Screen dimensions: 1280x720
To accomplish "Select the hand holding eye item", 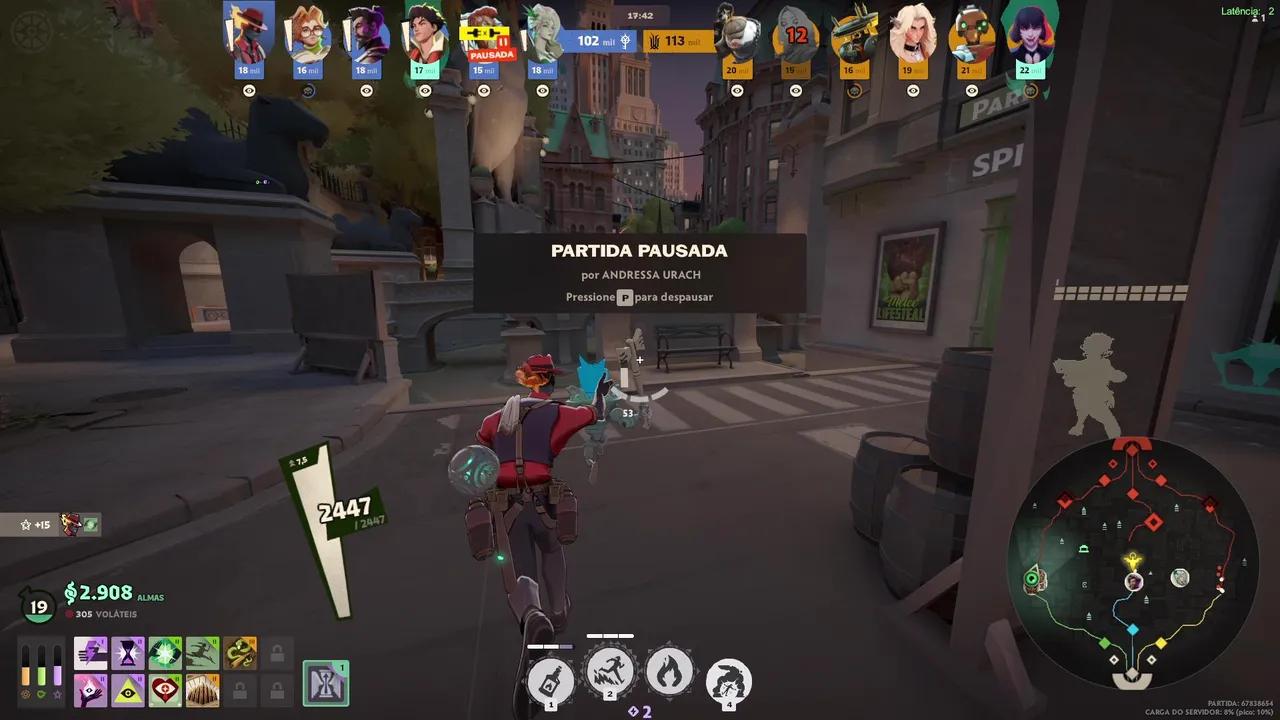I will click(x=90, y=690).
